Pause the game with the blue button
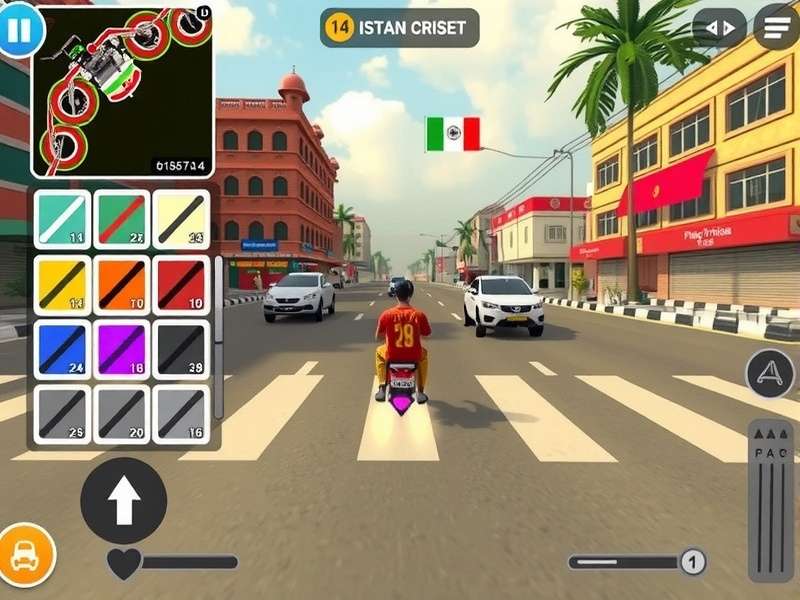The height and width of the screenshot is (600, 800). tap(19, 29)
